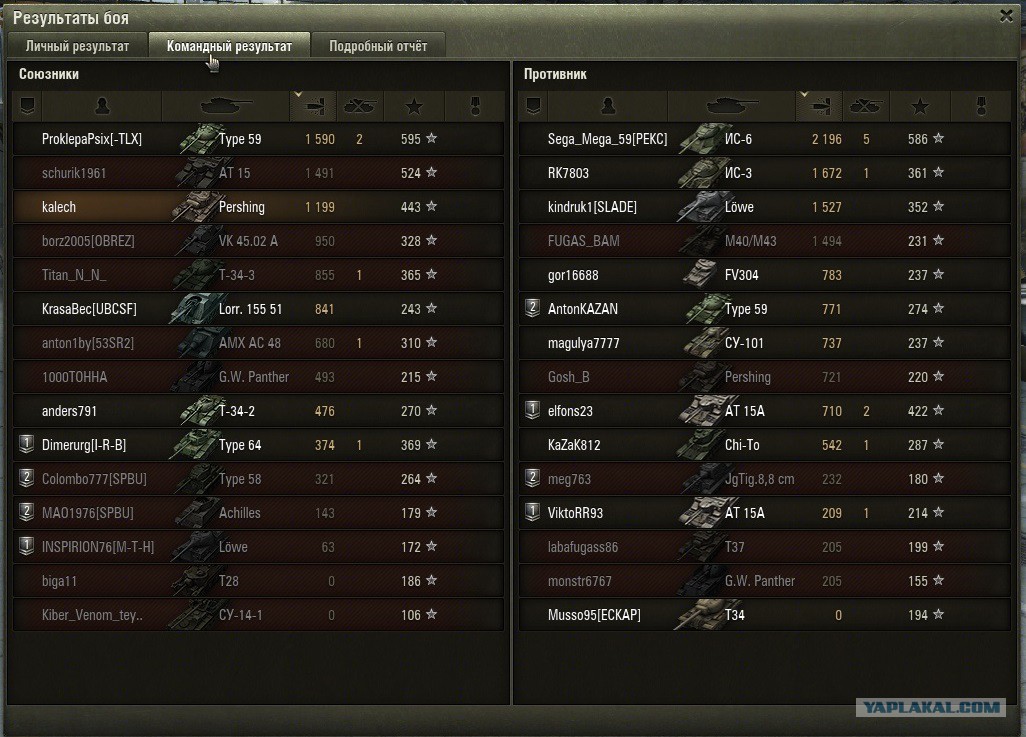
Task: Select enemy KaZaK812 with Chi-To
Action: pos(576,445)
